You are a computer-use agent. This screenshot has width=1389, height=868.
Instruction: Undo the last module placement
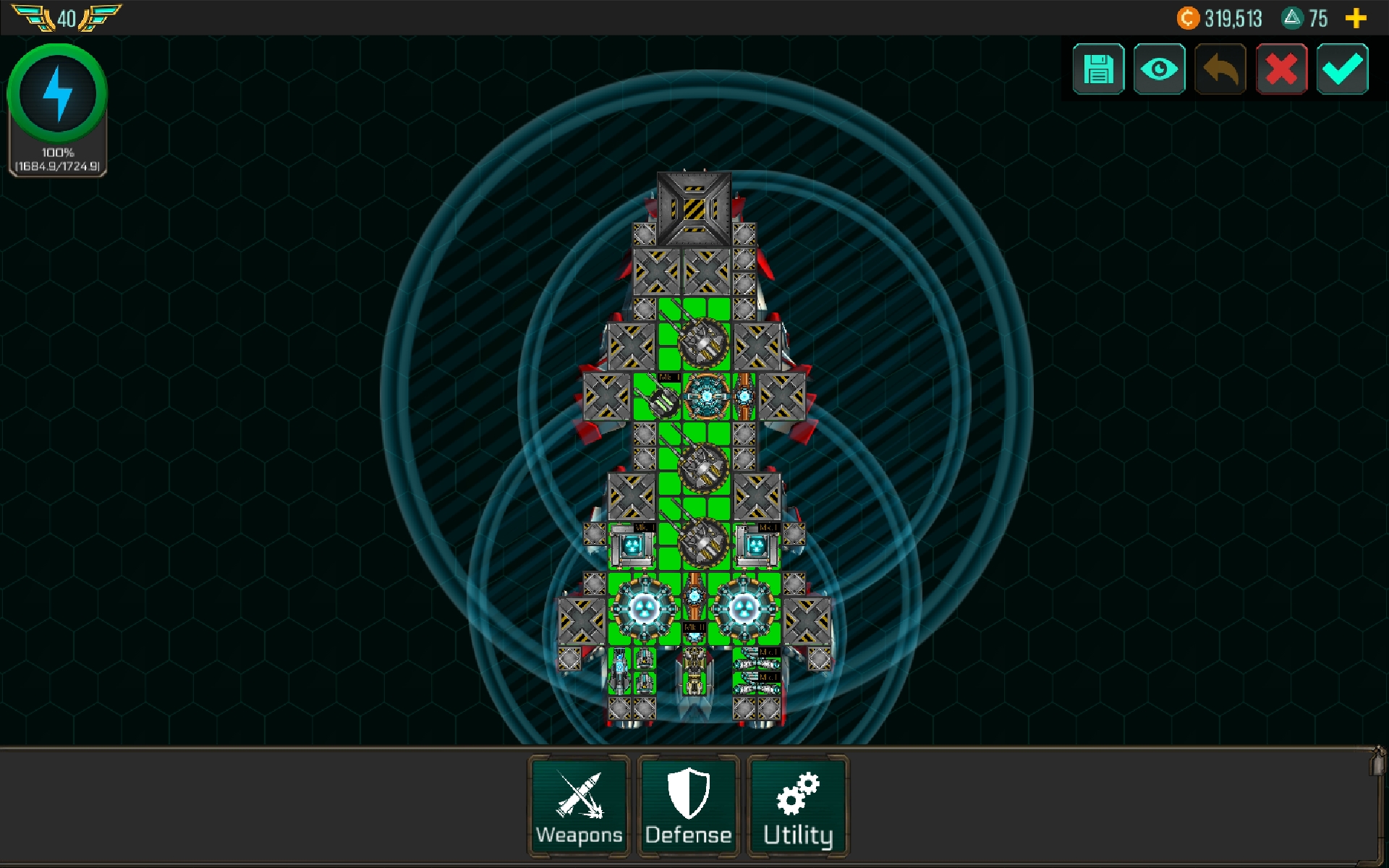(1220, 69)
